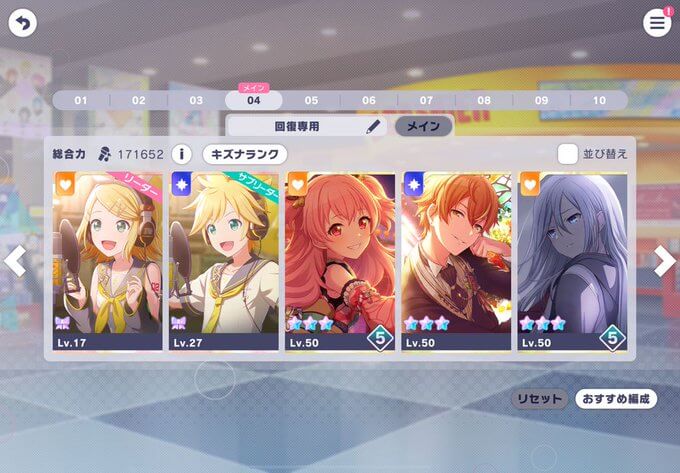Choose the pink-haired girl card

point(340,261)
